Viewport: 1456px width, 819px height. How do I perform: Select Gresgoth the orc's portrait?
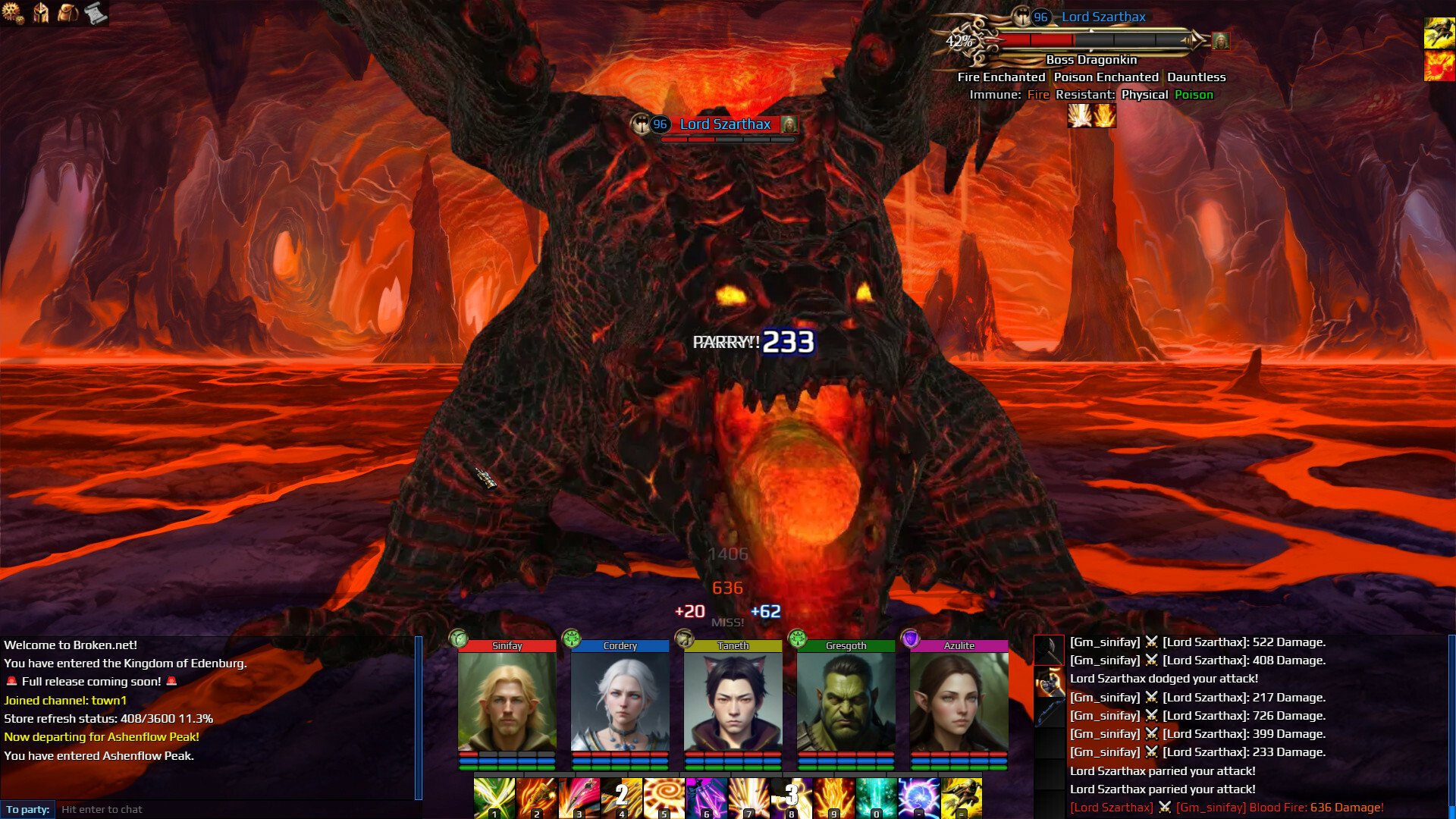(x=846, y=701)
